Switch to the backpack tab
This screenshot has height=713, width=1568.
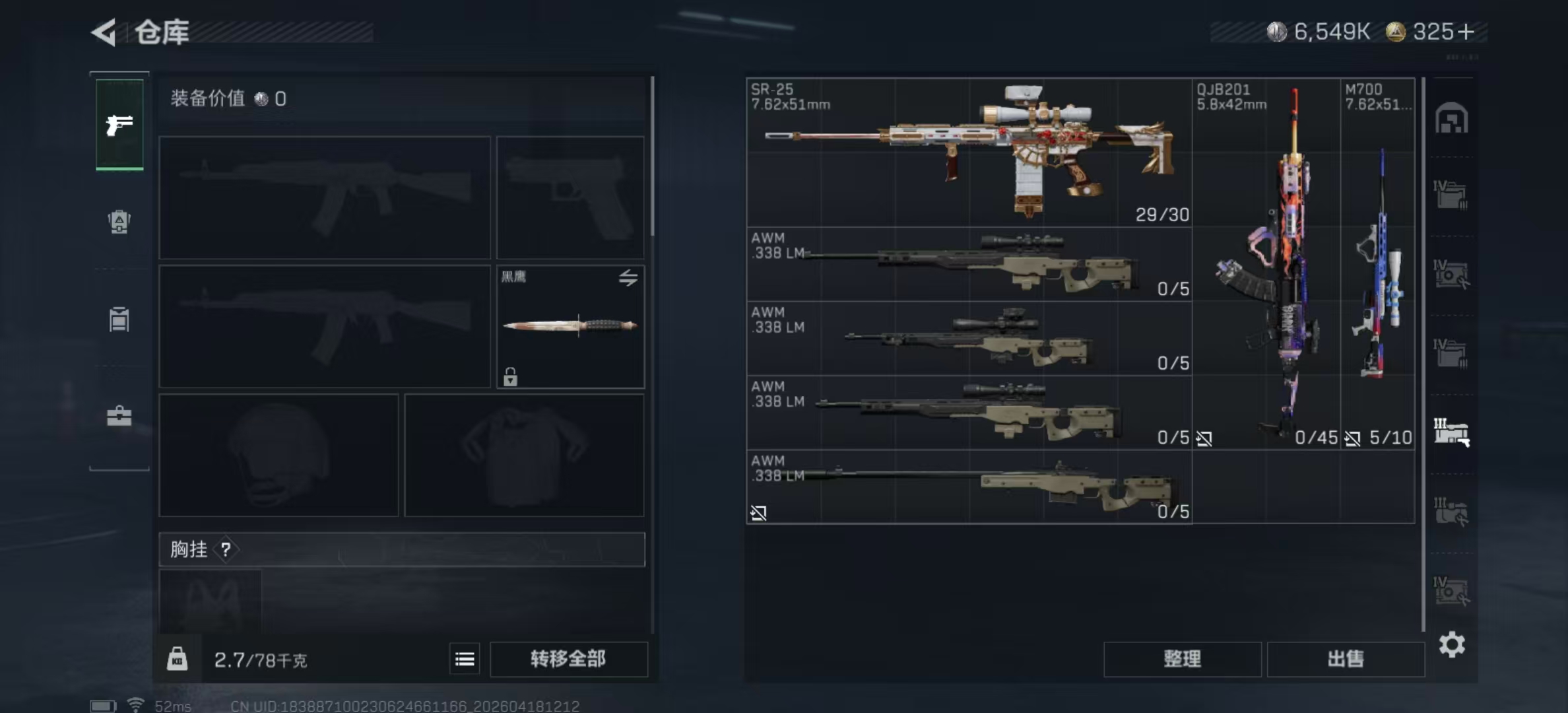[x=119, y=222]
